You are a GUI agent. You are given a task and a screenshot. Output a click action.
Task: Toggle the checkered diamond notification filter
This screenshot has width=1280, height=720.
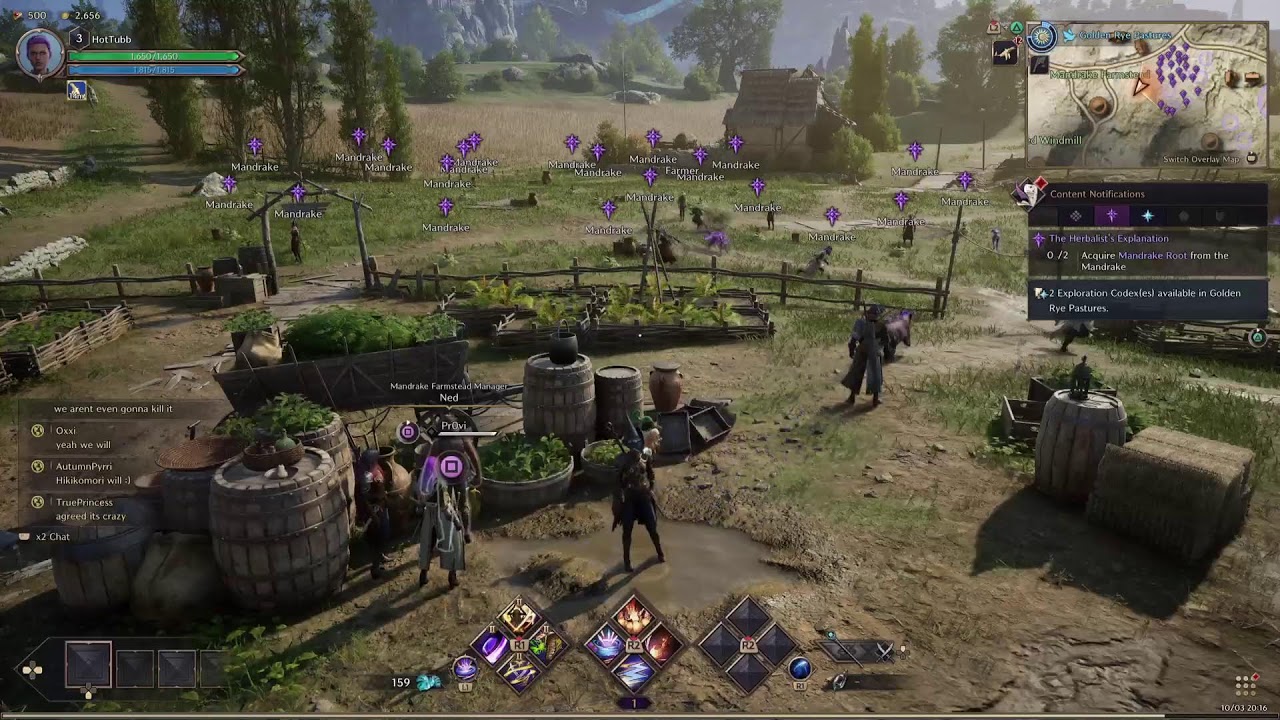[1076, 215]
